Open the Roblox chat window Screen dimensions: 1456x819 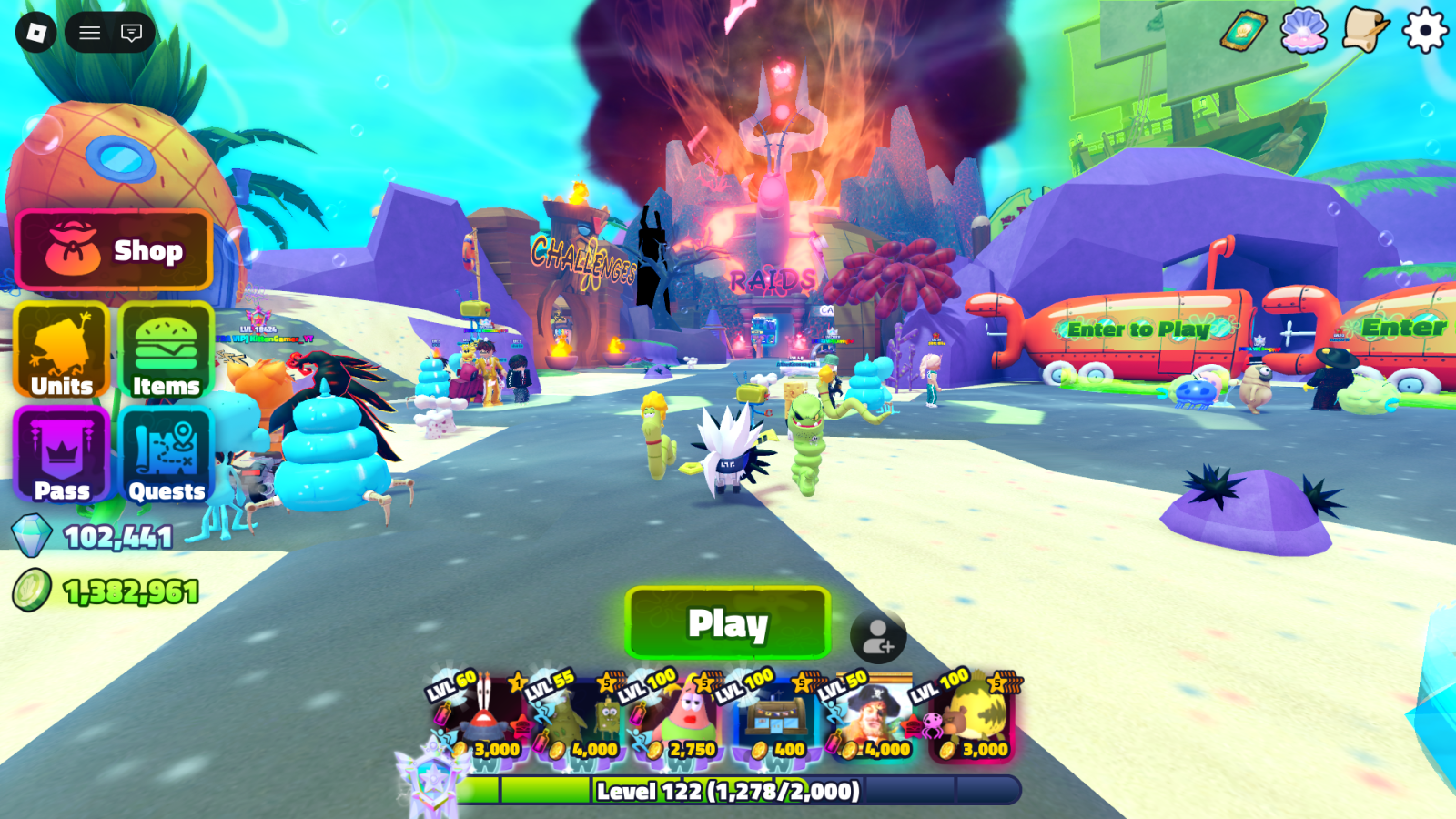(x=132, y=33)
